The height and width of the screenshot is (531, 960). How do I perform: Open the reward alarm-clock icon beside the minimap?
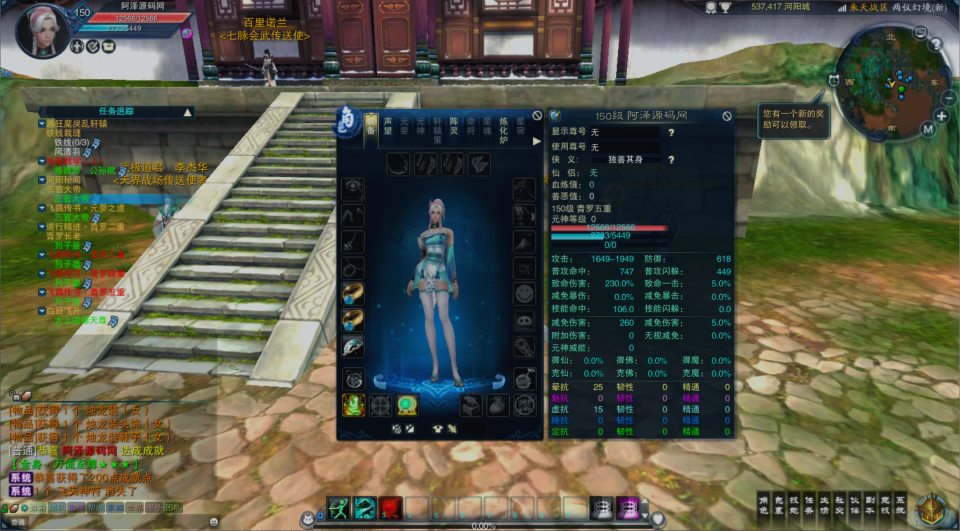coord(832,80)
